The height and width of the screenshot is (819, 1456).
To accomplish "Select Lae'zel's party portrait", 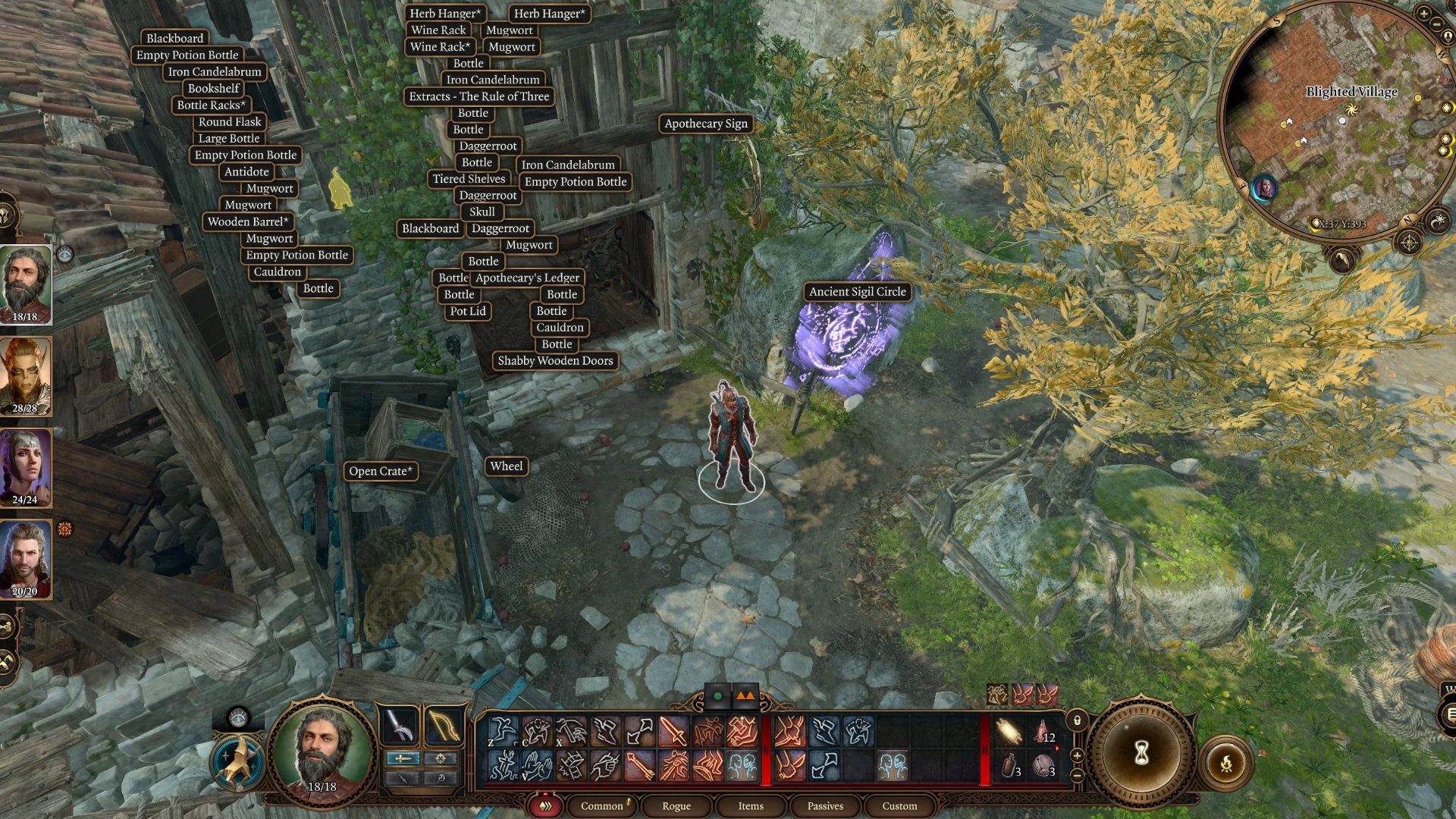I will [25, 377].
